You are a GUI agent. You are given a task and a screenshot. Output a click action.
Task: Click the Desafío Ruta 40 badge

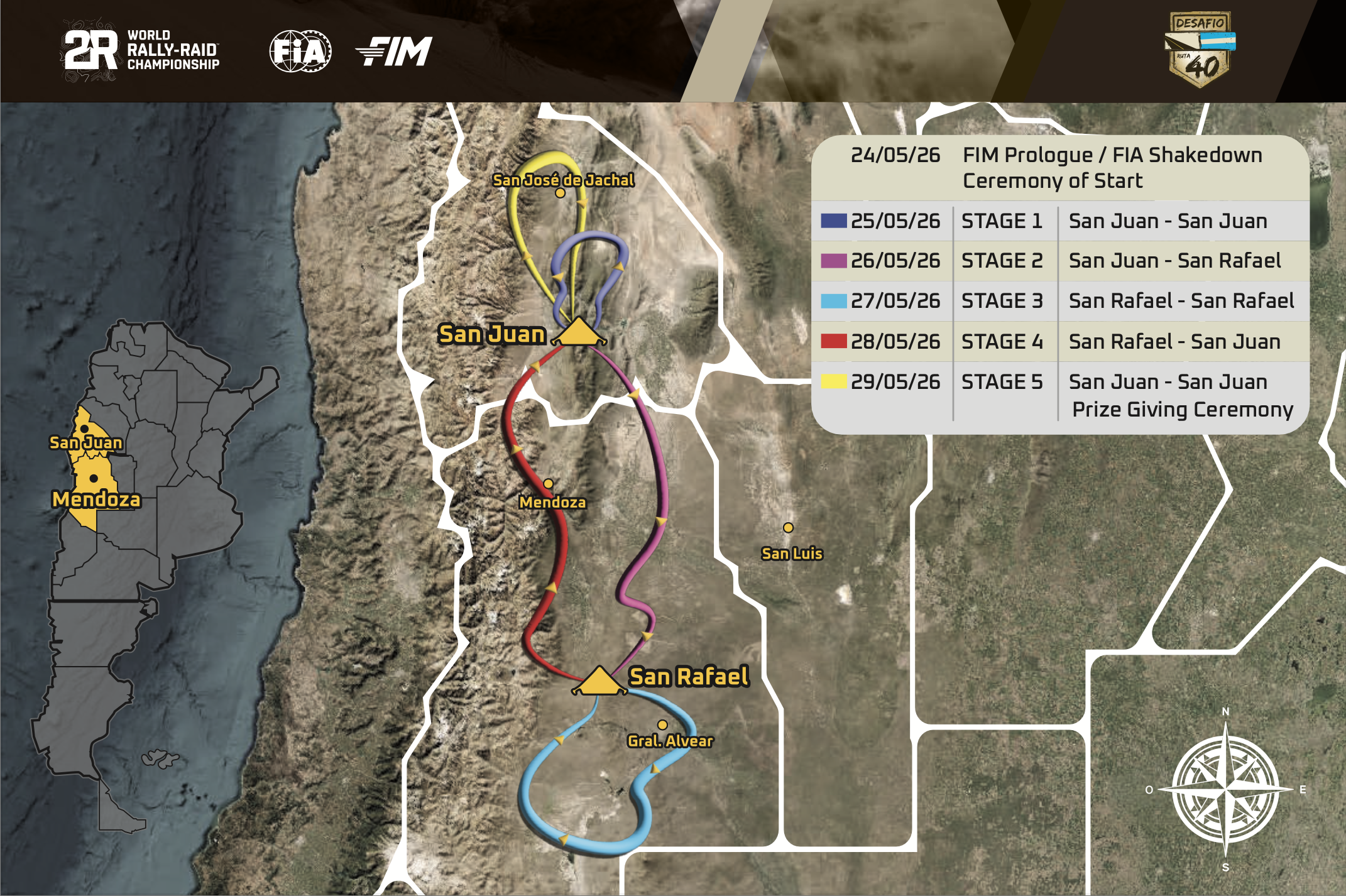coord(1201,49)
